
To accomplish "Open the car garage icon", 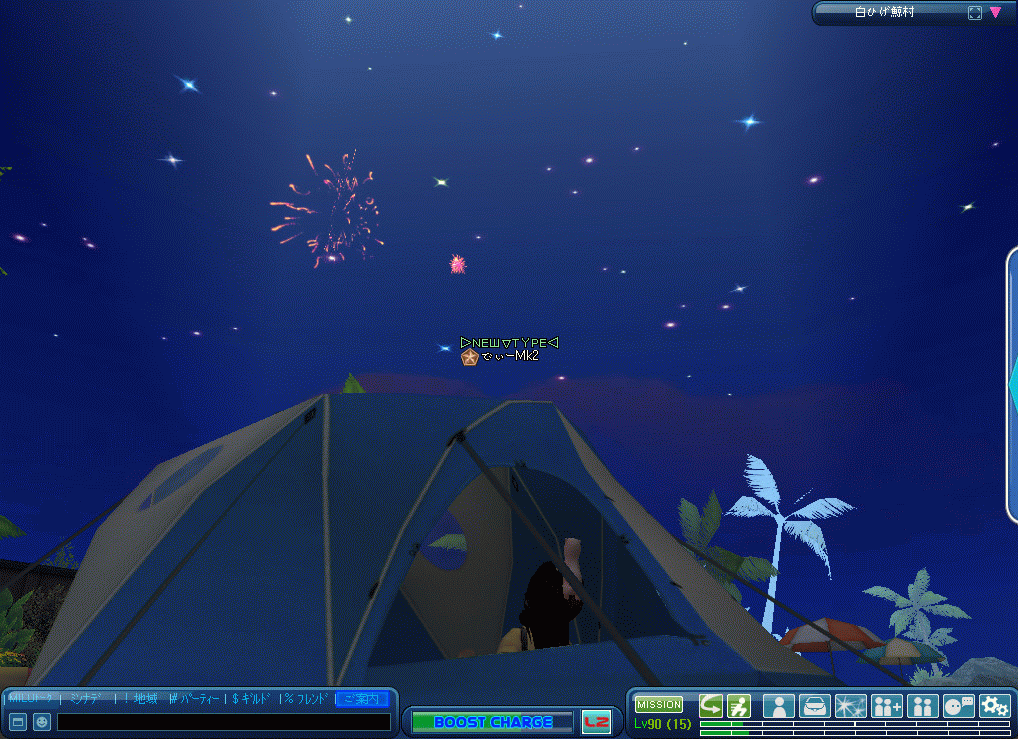I will [x=815, y=706].
